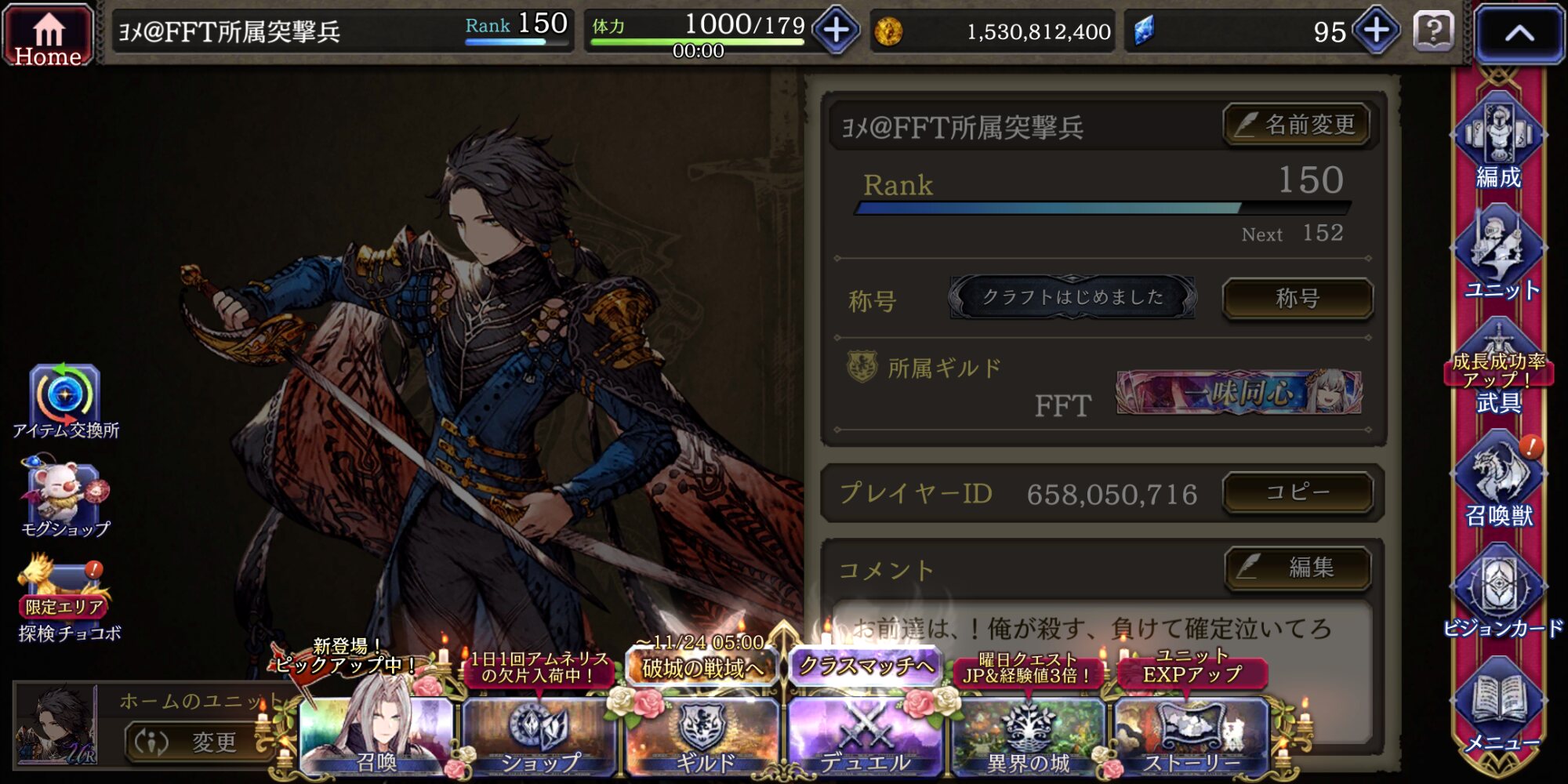The image size is (1568, 784).
Task: Visit the モグショップ moogle shop
Action: click(x=65, y=498)
